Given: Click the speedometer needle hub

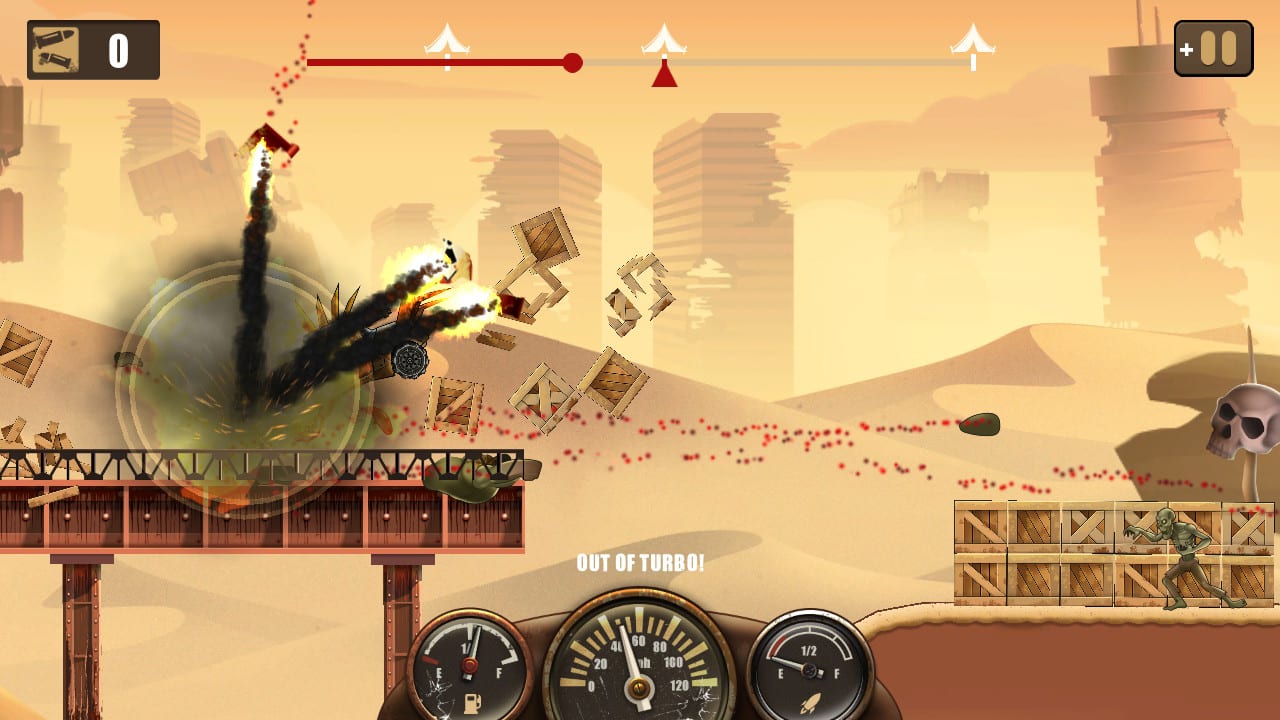Looking at the screenshot, I should [637, 685].
